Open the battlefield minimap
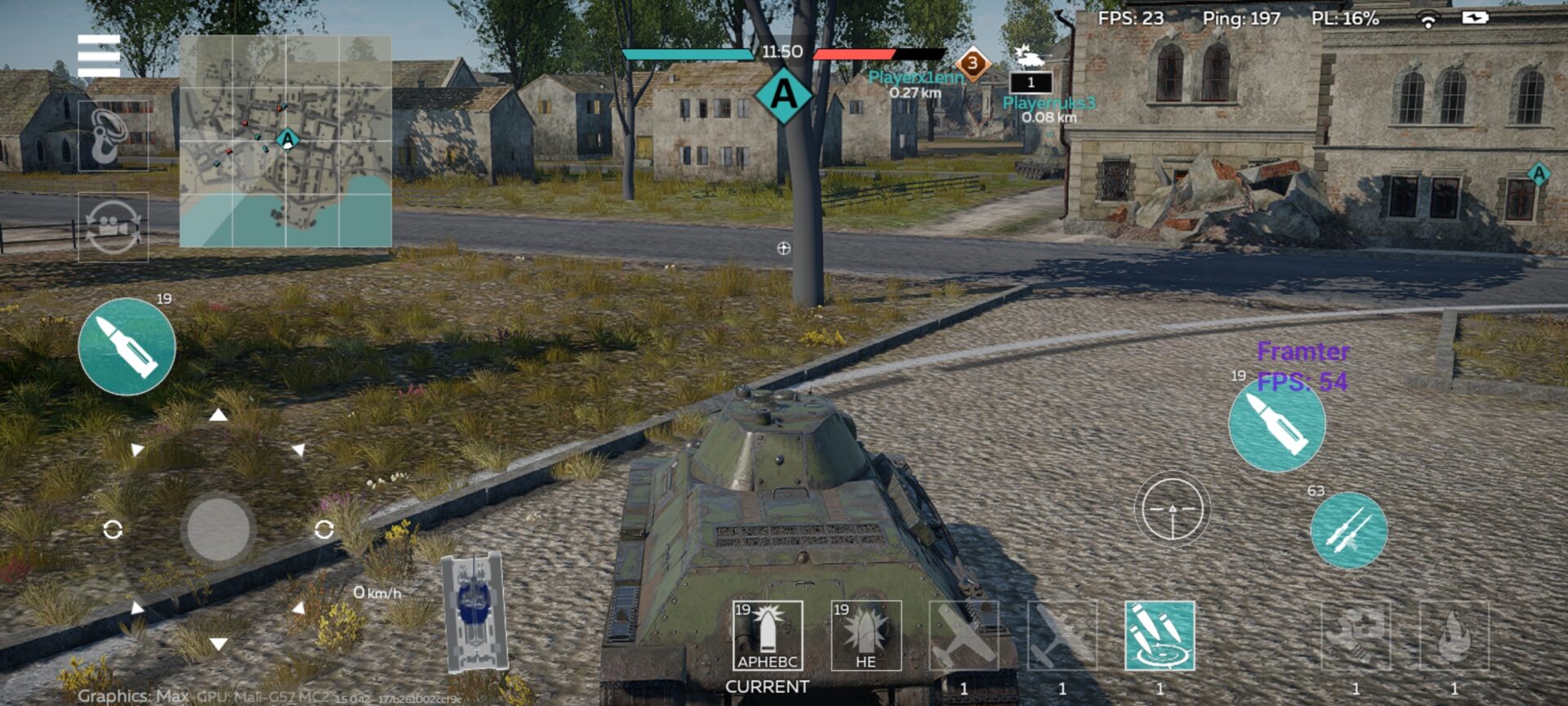Screen dimensions: 1568x706 (x=285, y=141)
